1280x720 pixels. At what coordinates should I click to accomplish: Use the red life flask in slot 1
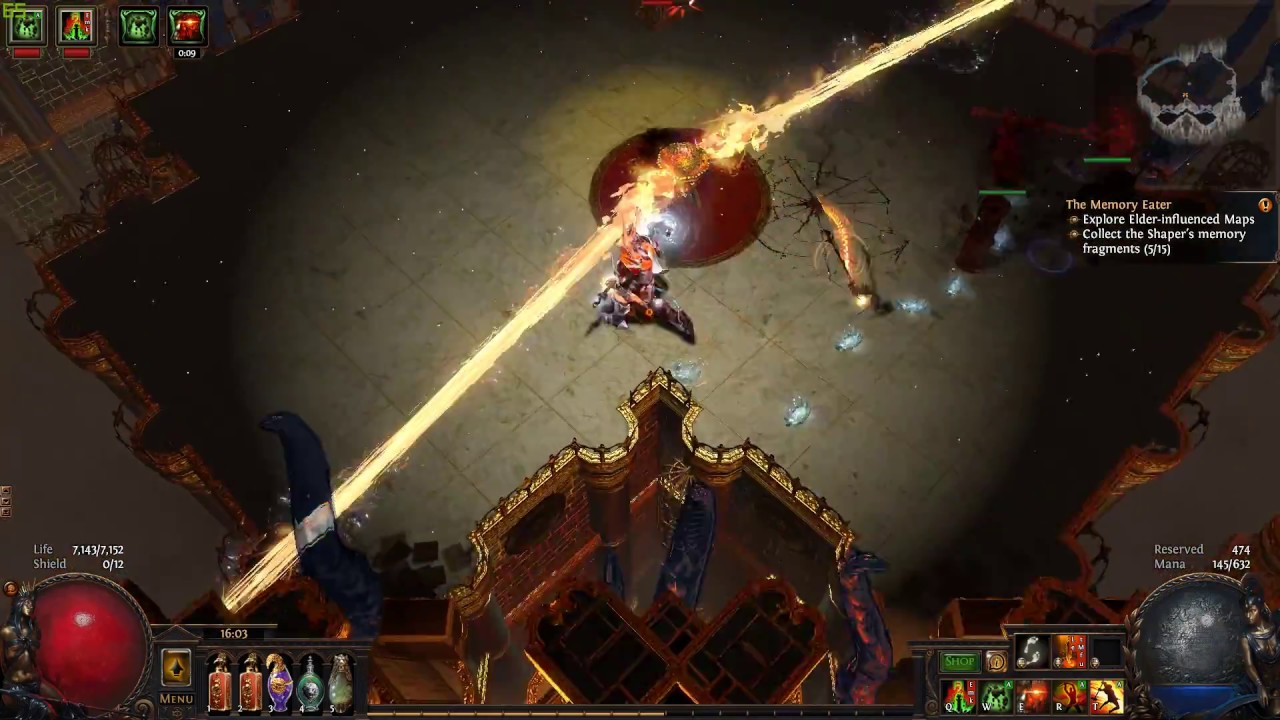(219, 684)
